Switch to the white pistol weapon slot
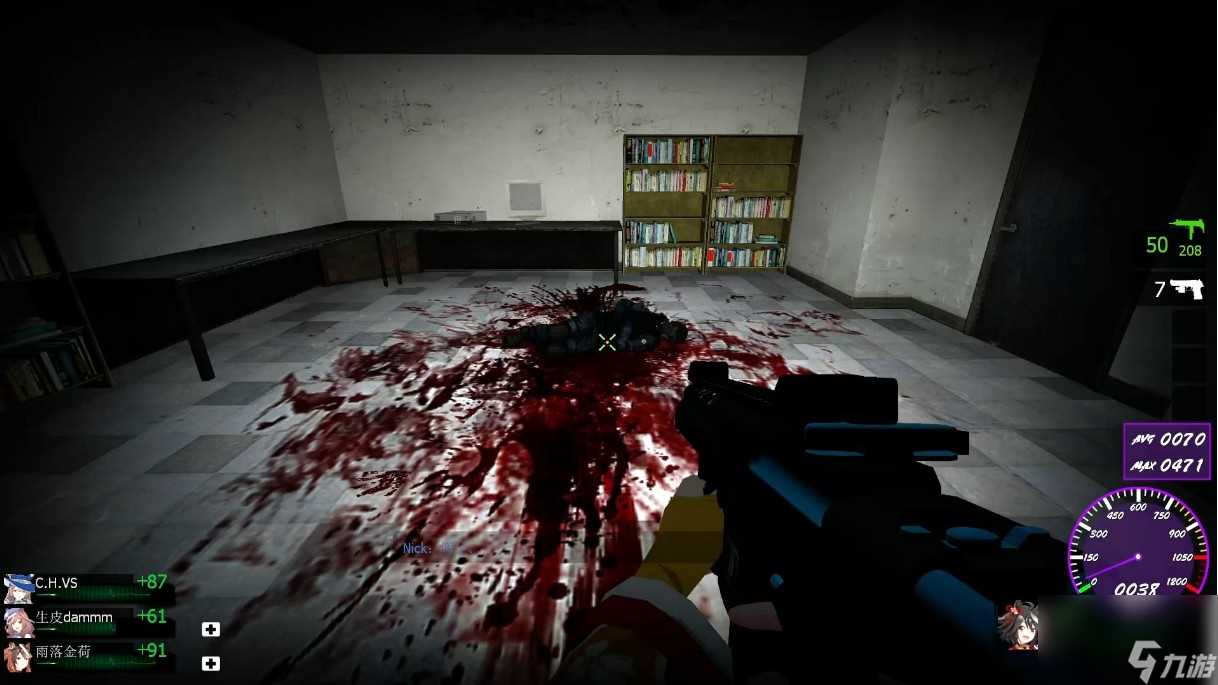The image size is (1218, 685). pos(1187,289)
